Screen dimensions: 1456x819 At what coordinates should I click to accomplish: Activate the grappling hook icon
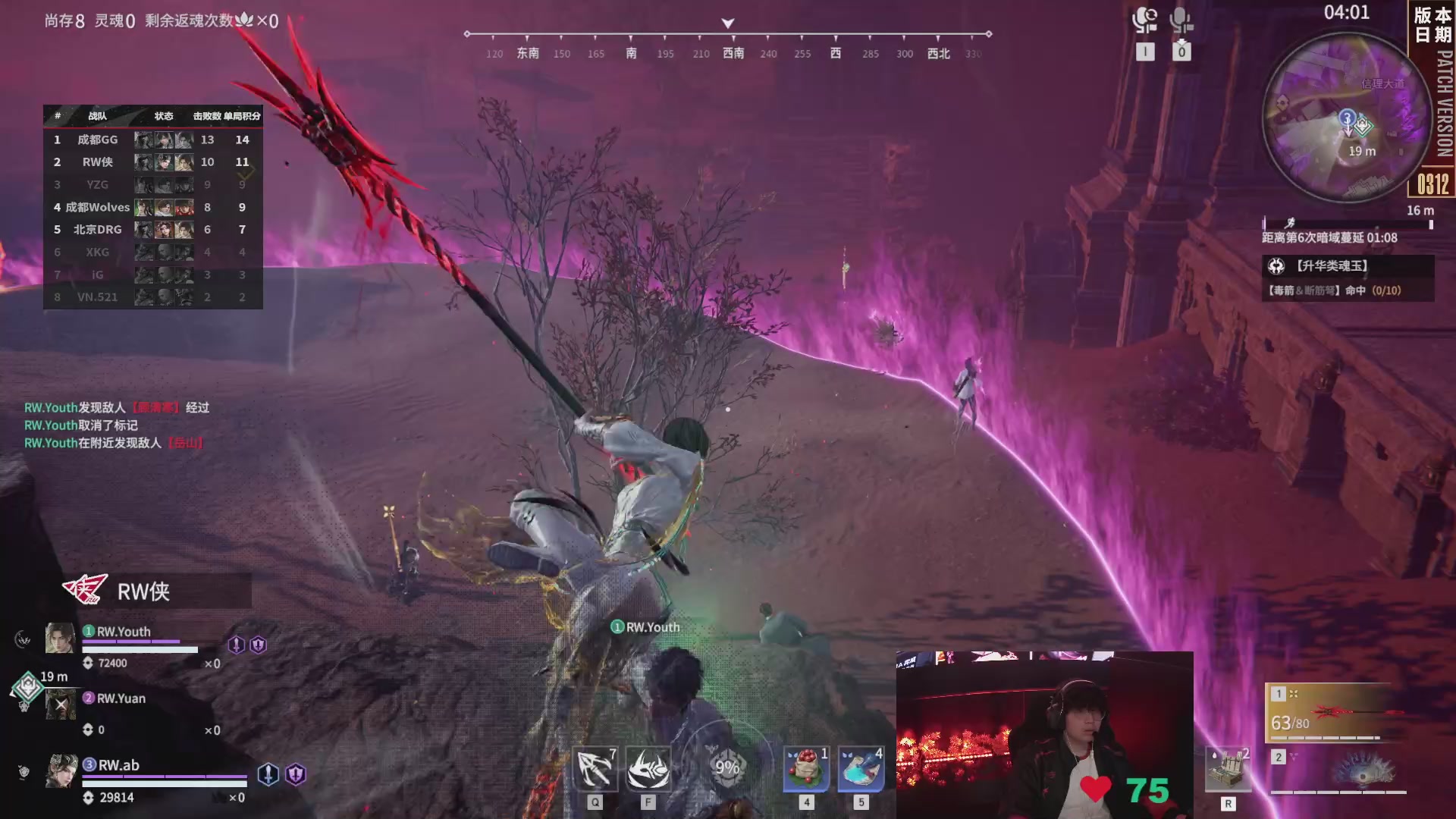tap(595, 768)
